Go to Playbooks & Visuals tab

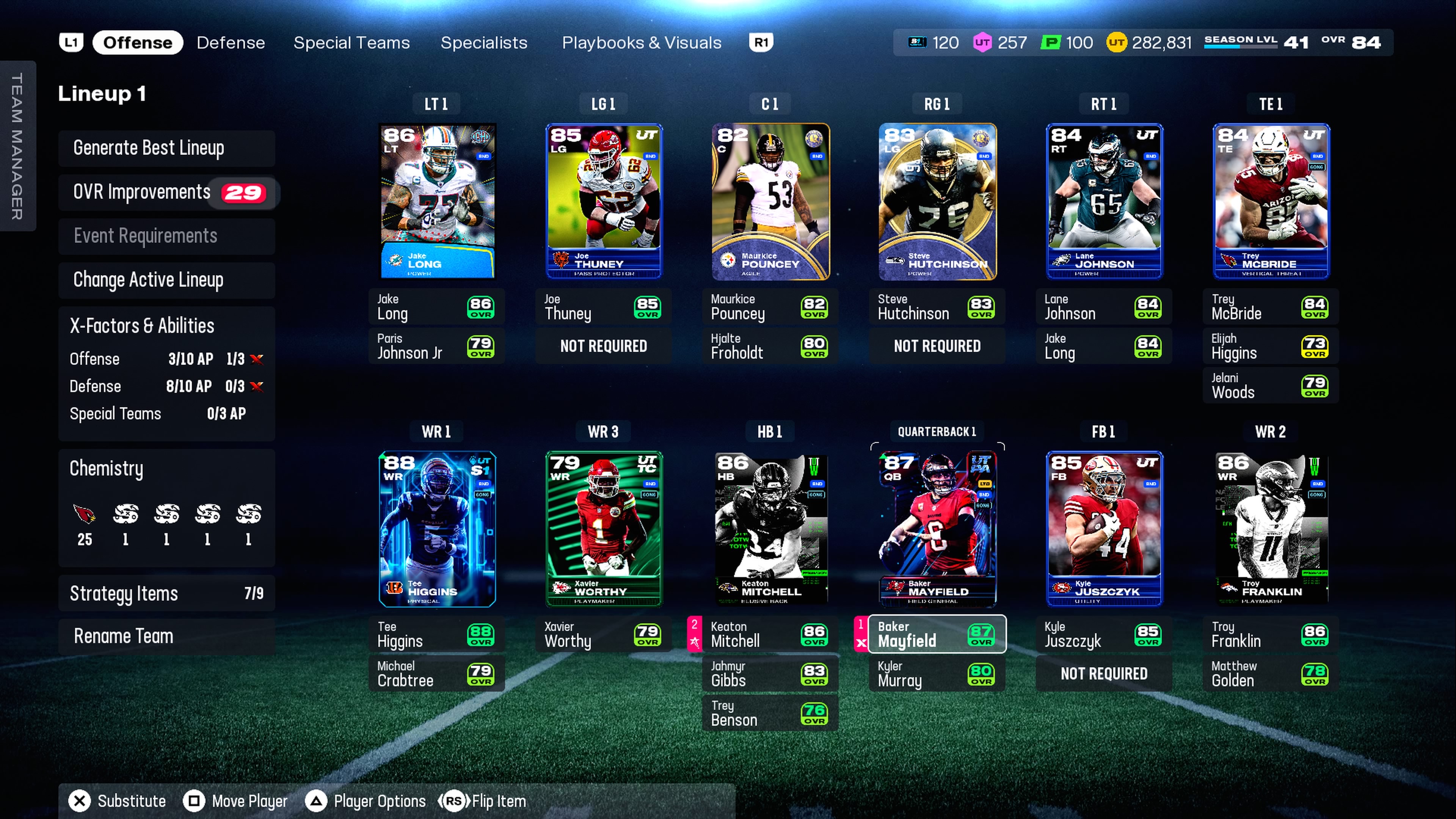(x=641, y=42)
